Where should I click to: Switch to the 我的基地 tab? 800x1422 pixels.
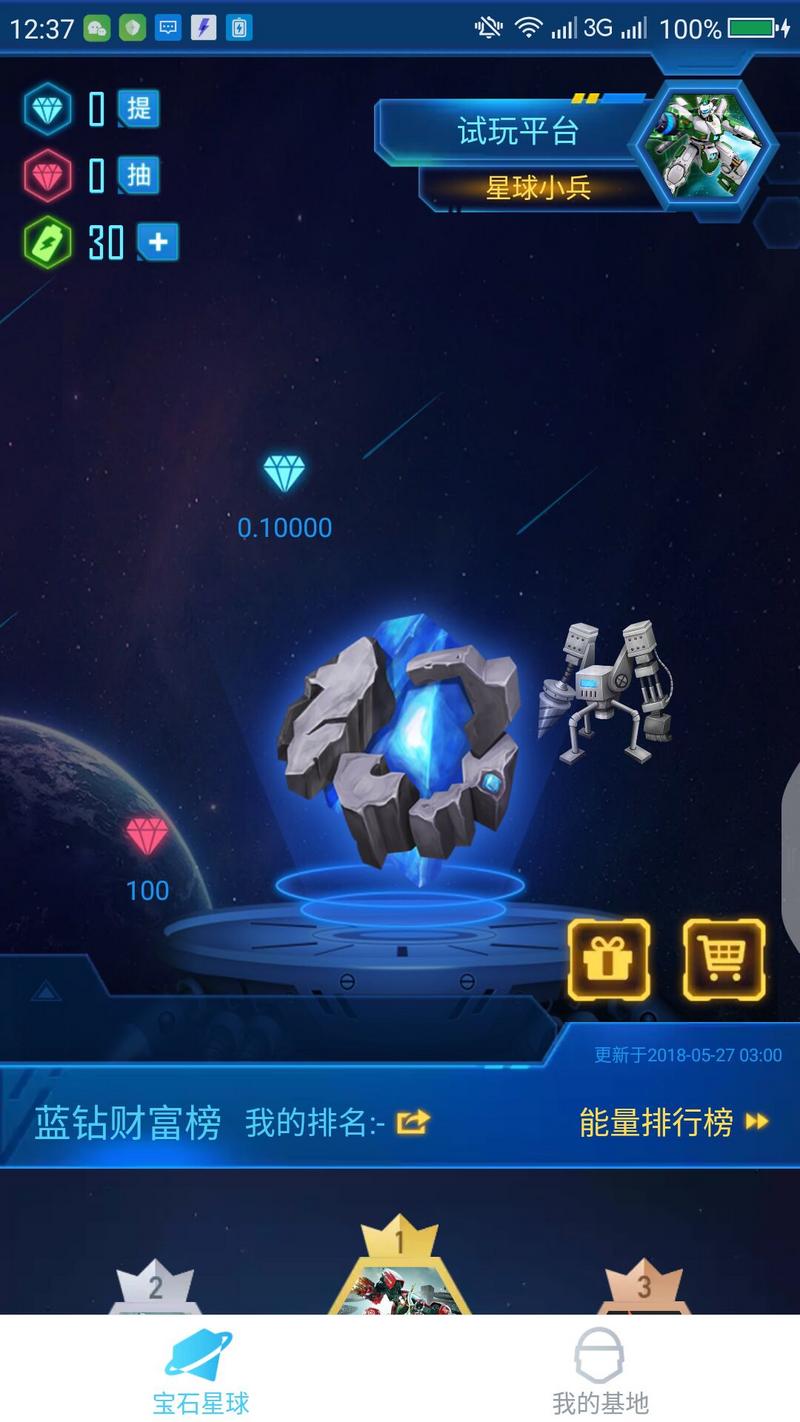(600, 1368)
